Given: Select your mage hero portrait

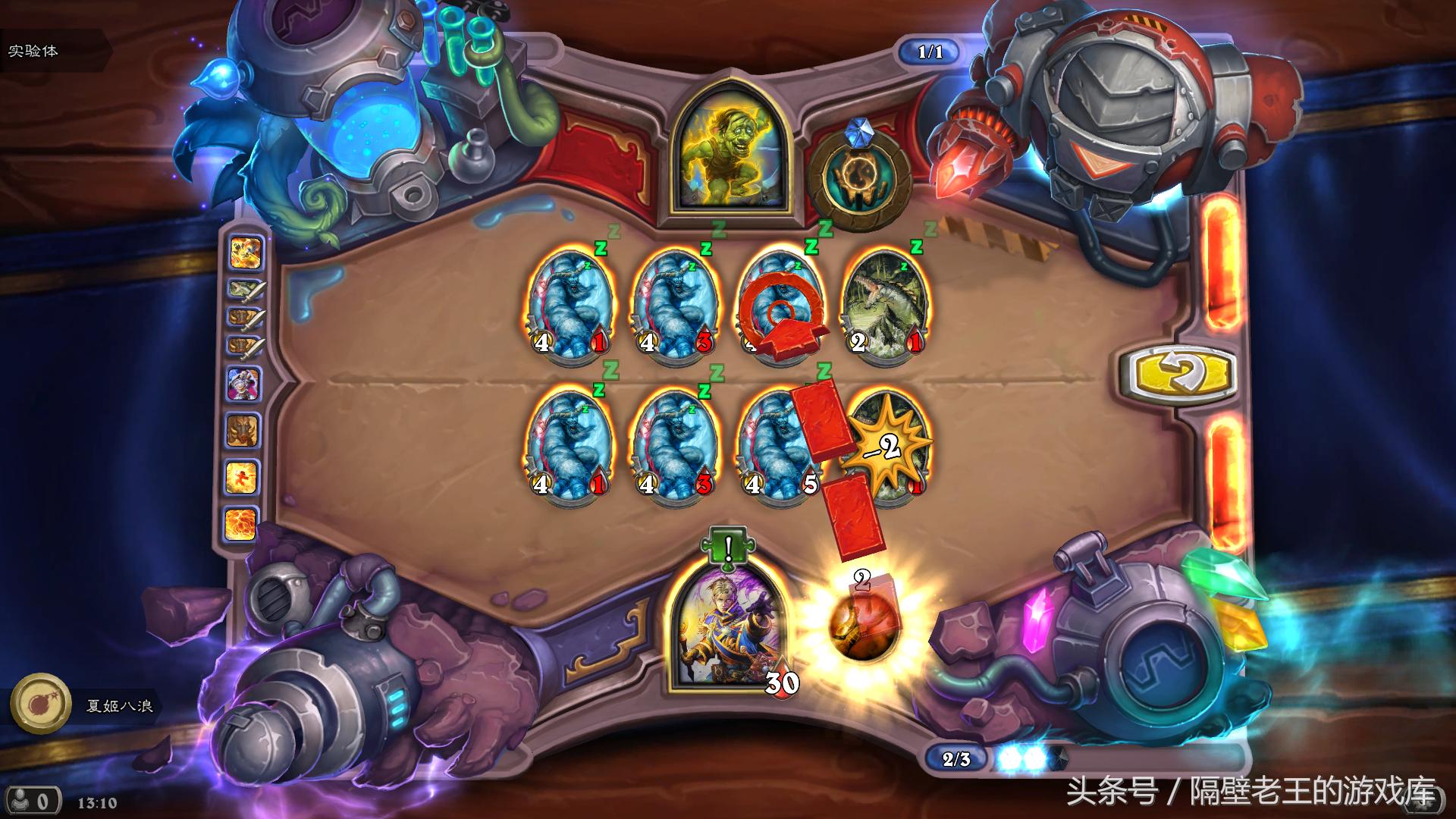Looking at the screenshot, I should [727, 635].
